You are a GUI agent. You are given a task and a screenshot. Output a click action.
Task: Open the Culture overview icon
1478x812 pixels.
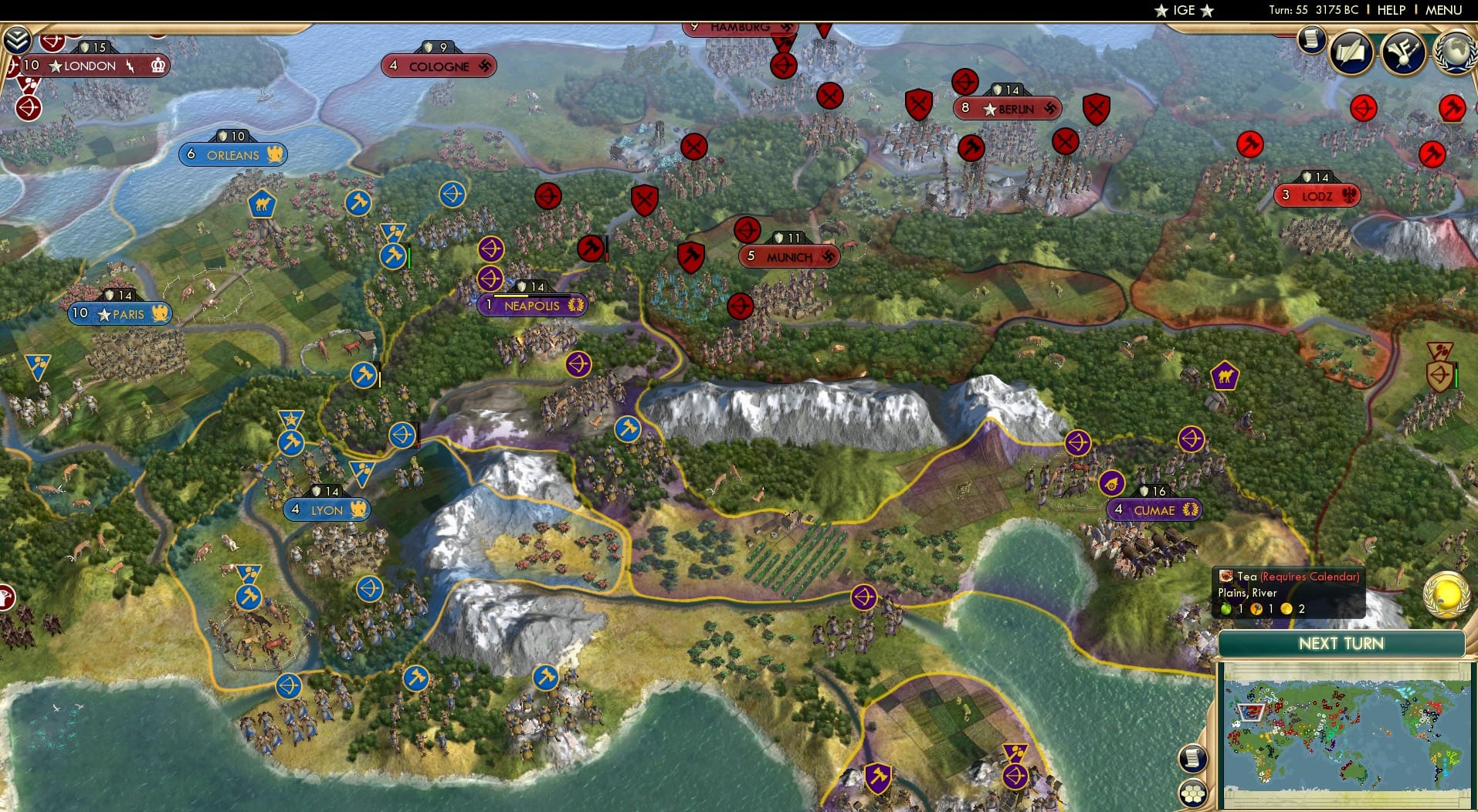point(1403,52)
